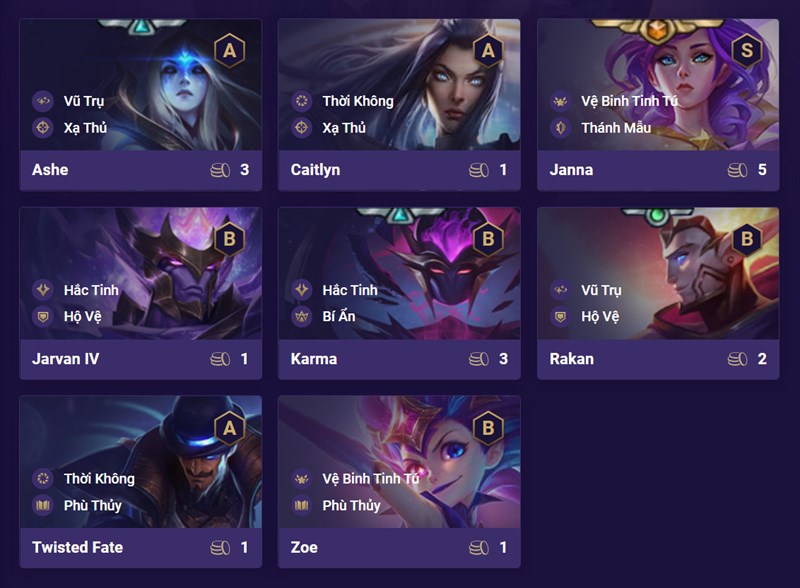
Task: Select the Ashe champion card
Action: (140, 104)
